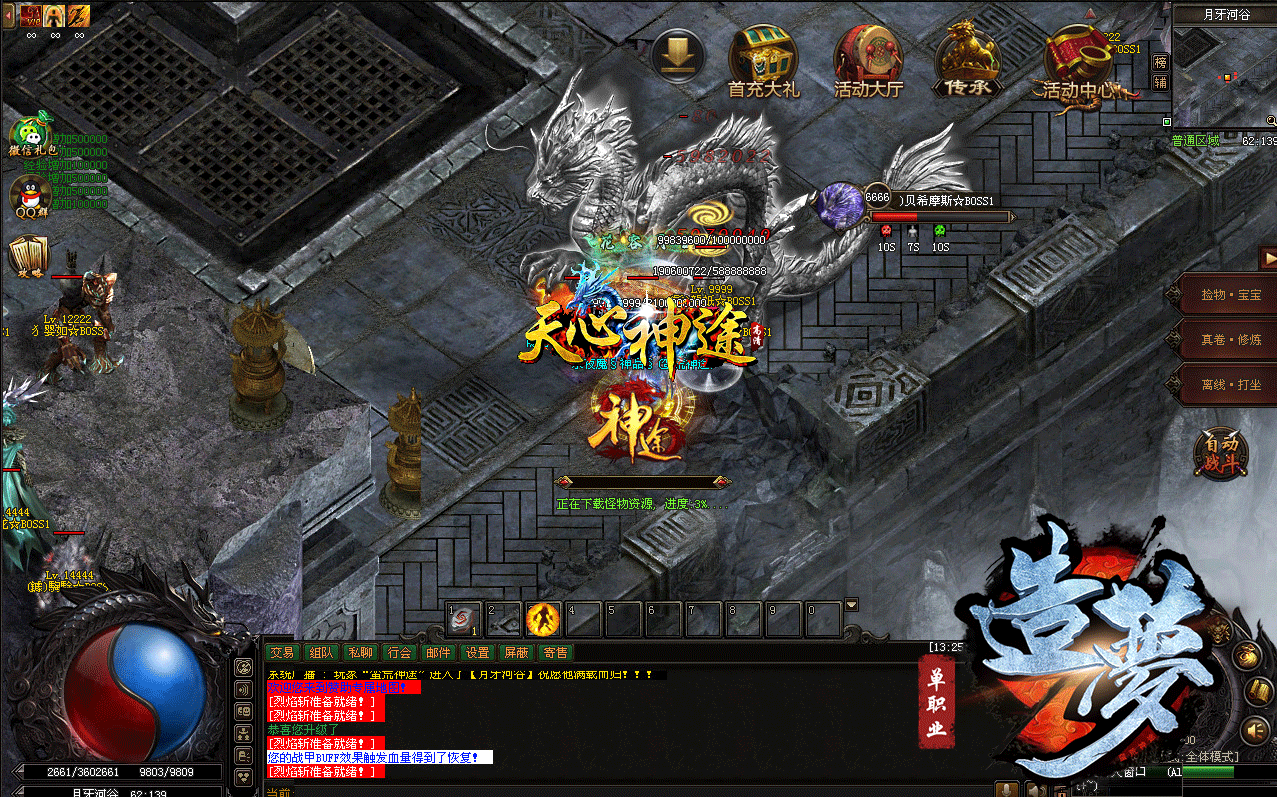This screenshot has height=797, width=1277.
Task: Open the 首充大礼 first-recharge gift chest
Action: pyautogui.click(x=763, y=58)
